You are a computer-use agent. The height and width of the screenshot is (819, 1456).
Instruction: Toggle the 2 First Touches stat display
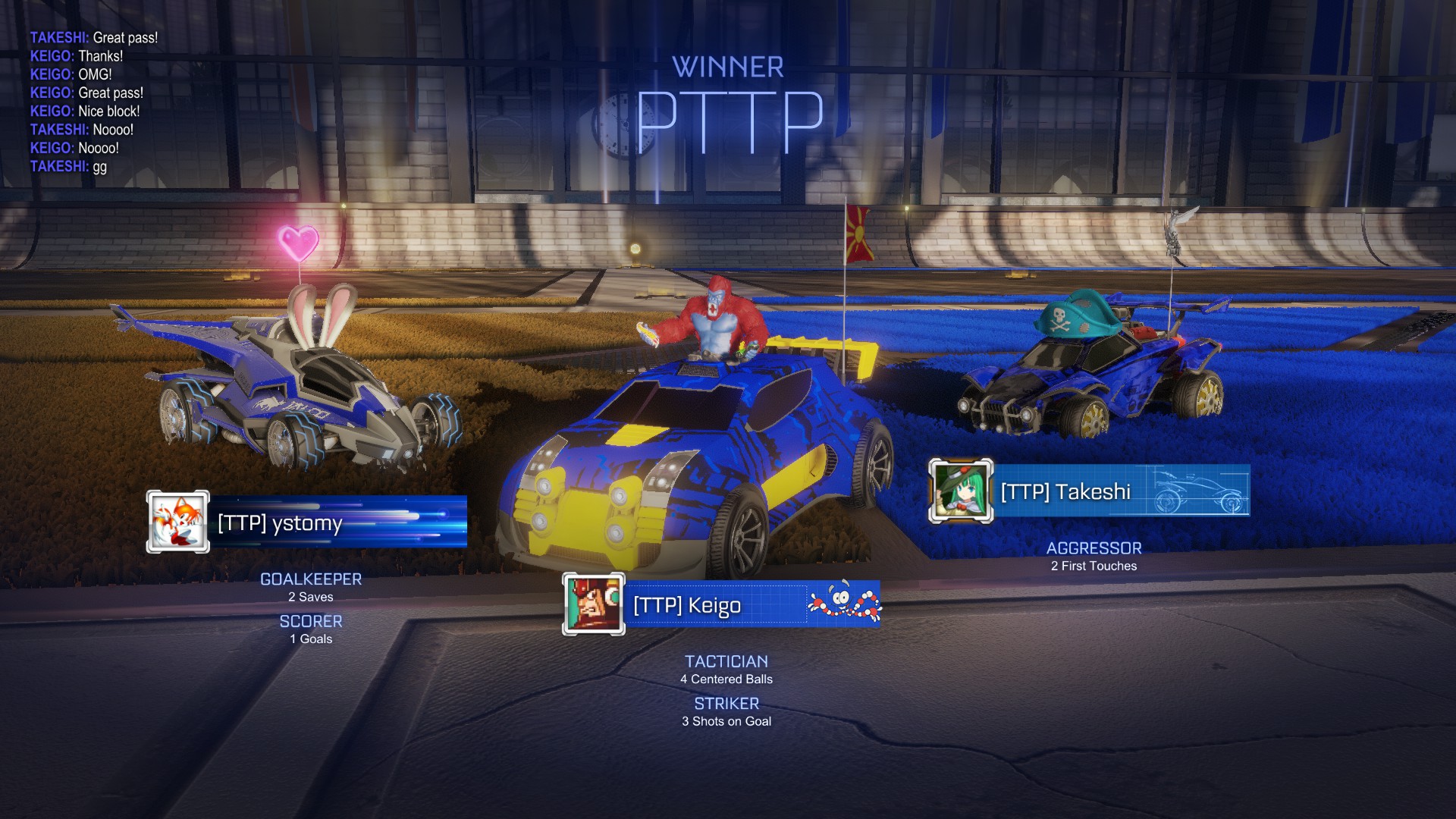coord(1094,564)
